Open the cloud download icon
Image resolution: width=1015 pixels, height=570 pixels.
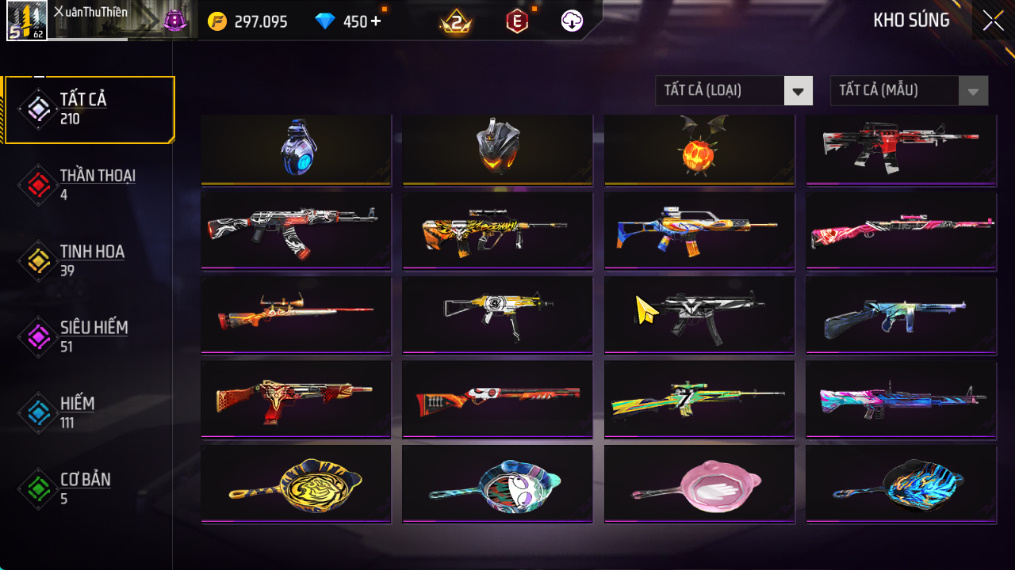click(x=572, y=21)
